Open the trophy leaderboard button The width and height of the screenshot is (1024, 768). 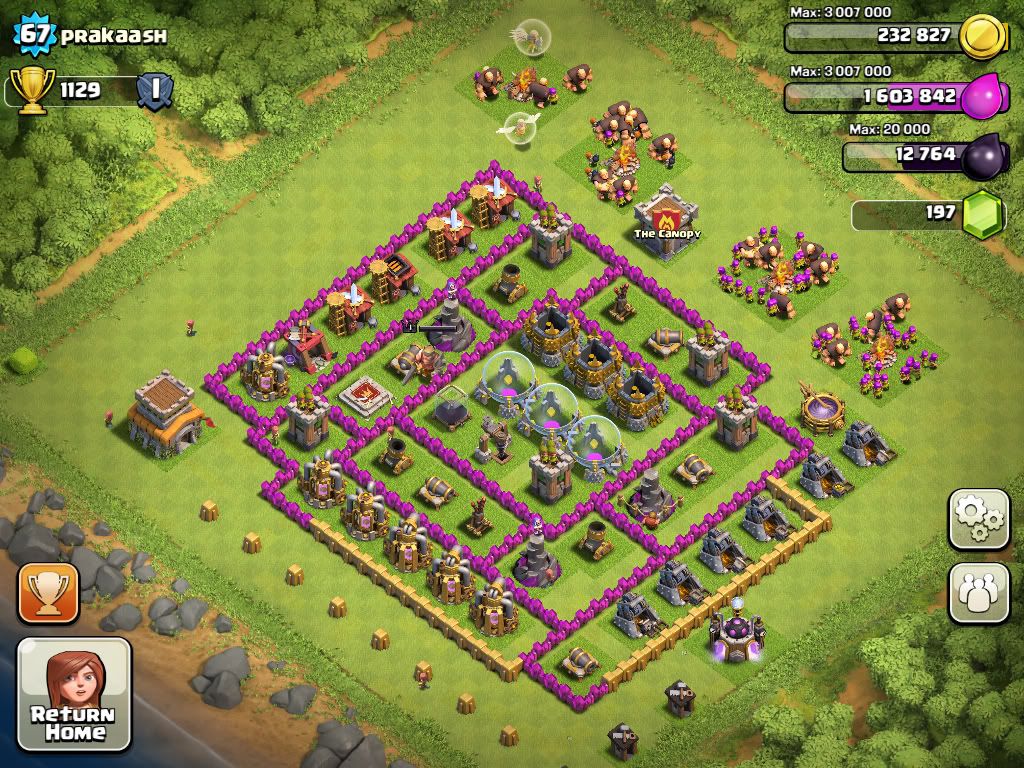(x=48, y=593)
